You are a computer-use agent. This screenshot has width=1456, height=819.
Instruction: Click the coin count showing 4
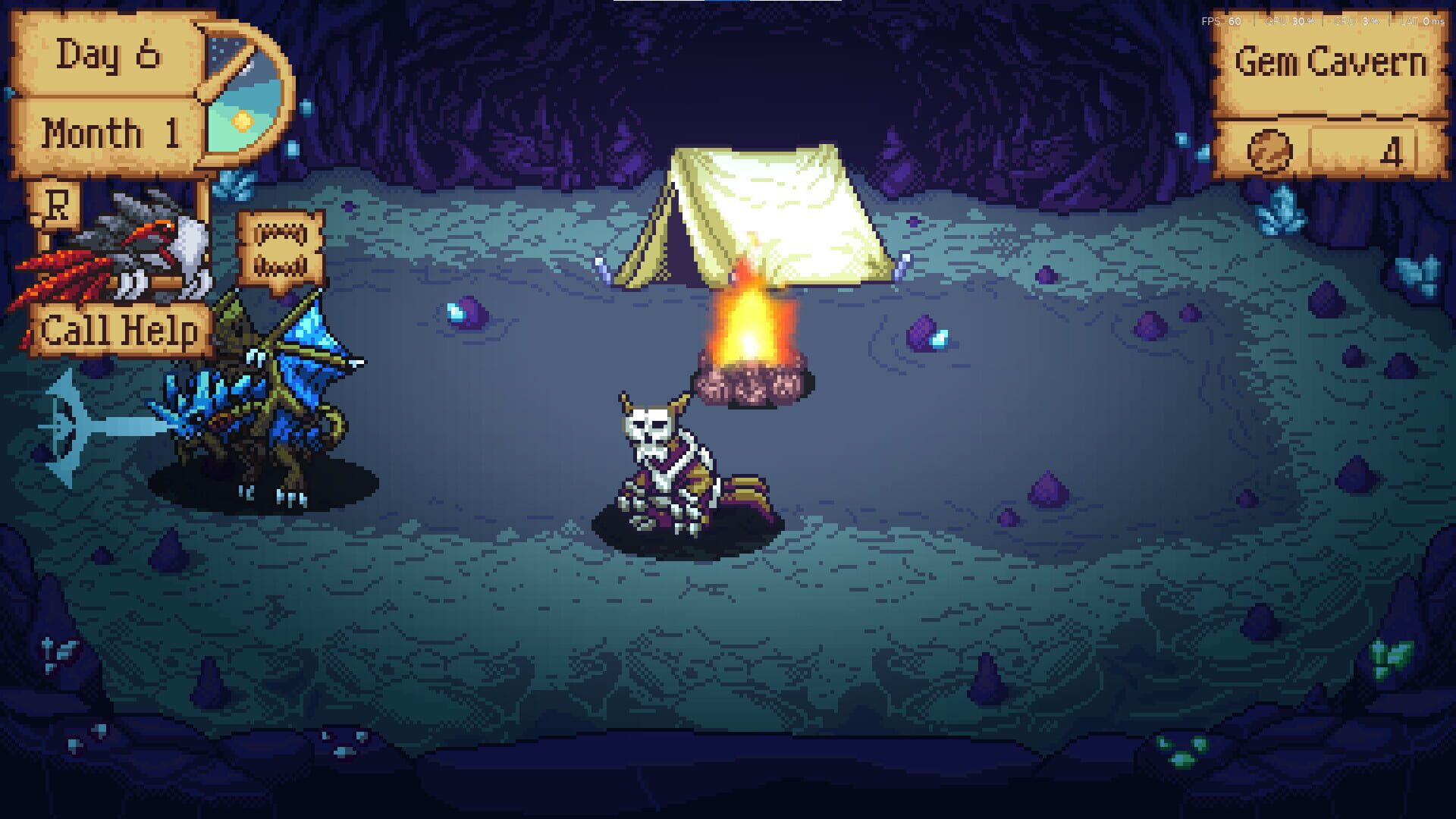click(x=1392, y=150)
